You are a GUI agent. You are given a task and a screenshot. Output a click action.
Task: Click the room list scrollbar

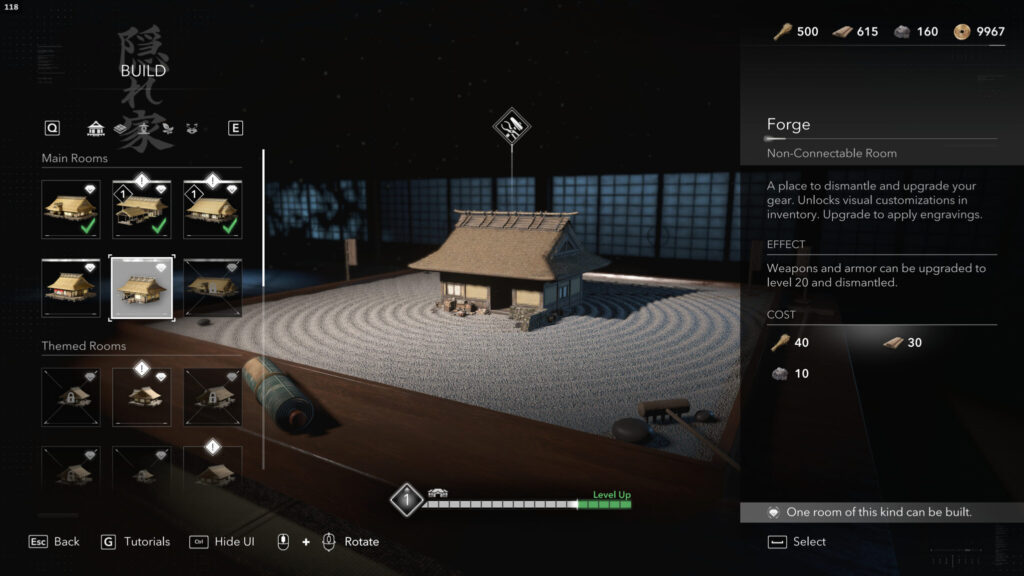coord(263,308)
